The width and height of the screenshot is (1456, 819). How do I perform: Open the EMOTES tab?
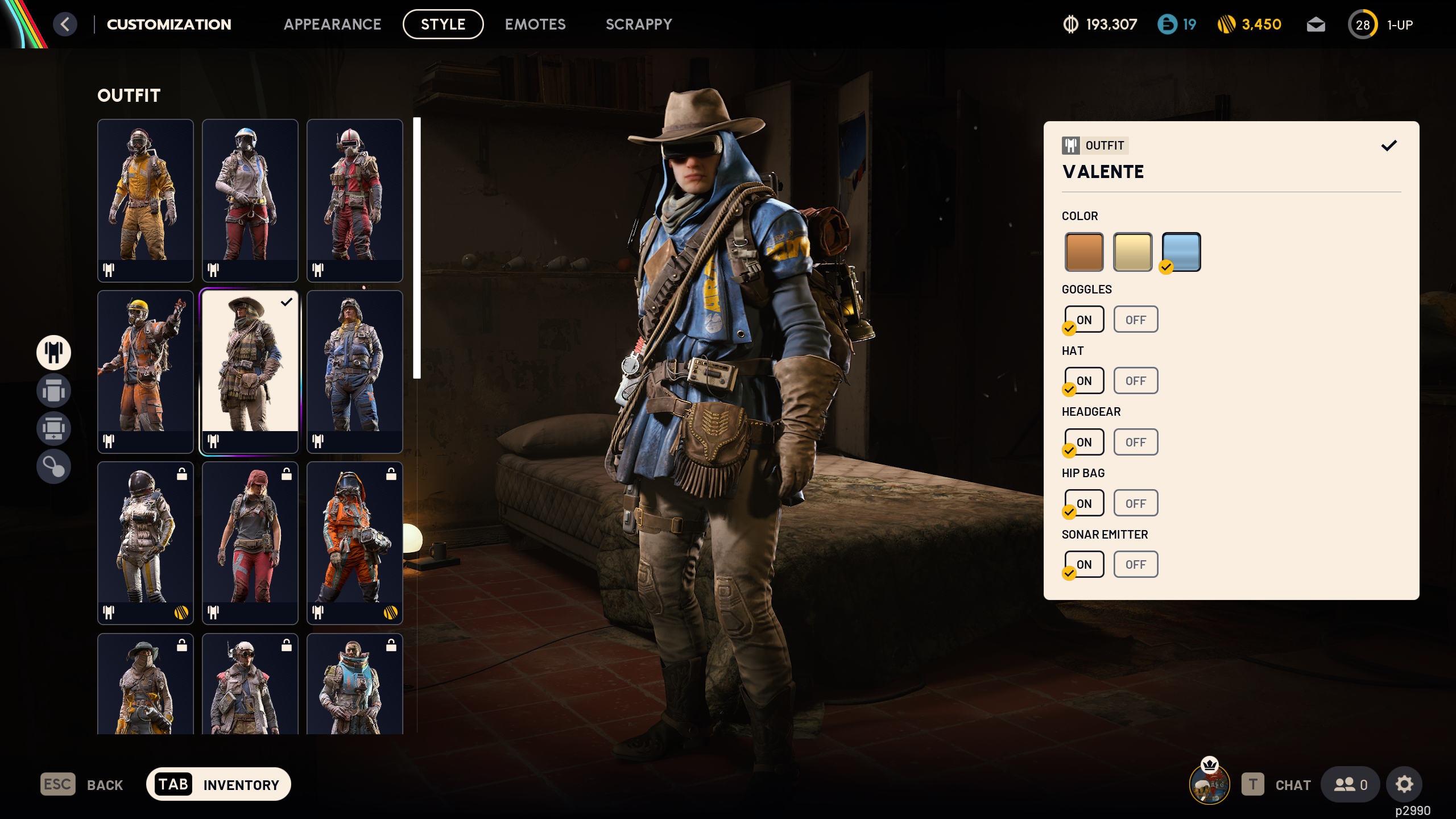pos(535,24)
